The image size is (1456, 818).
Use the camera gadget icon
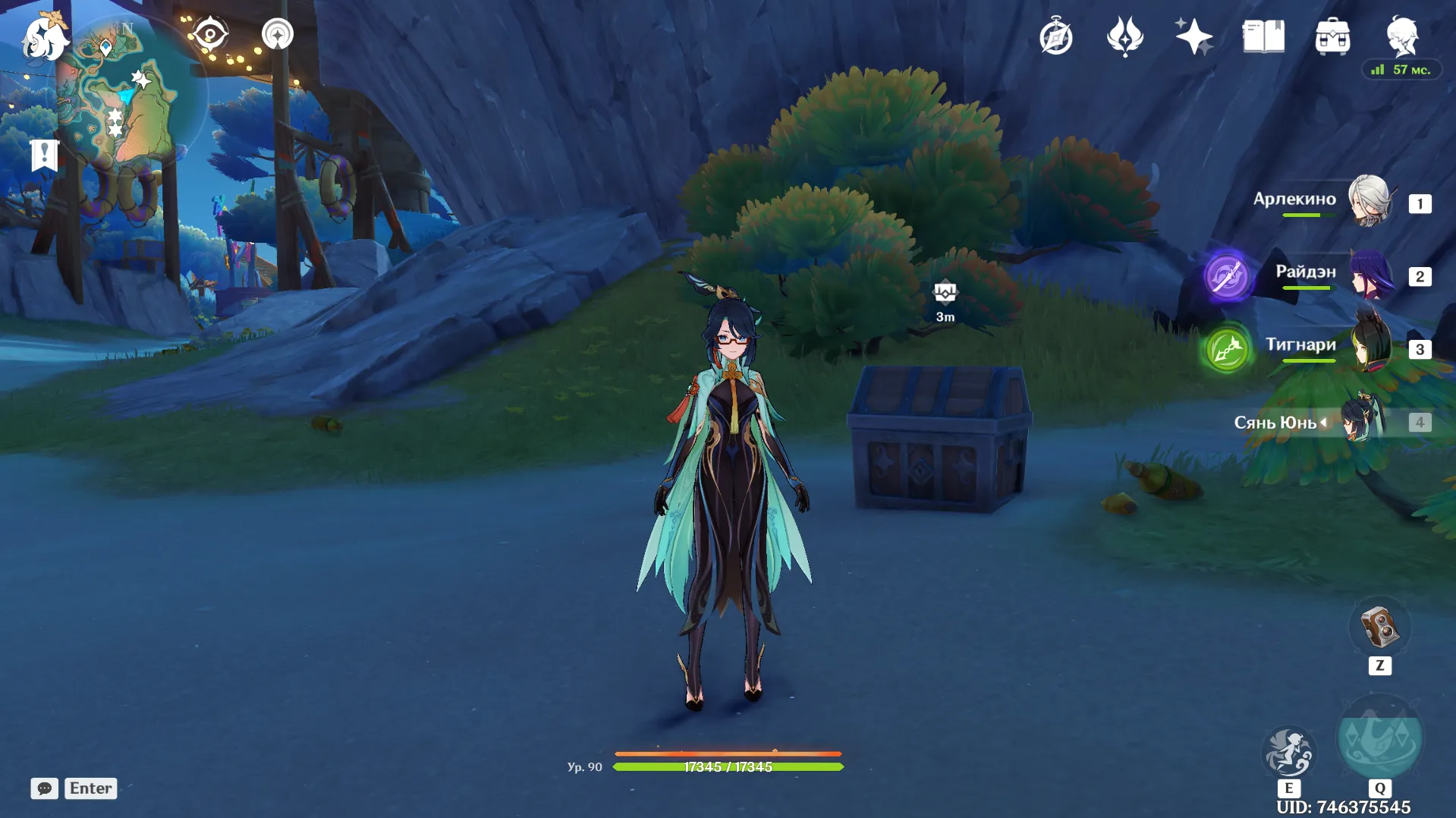(1379, 628)
